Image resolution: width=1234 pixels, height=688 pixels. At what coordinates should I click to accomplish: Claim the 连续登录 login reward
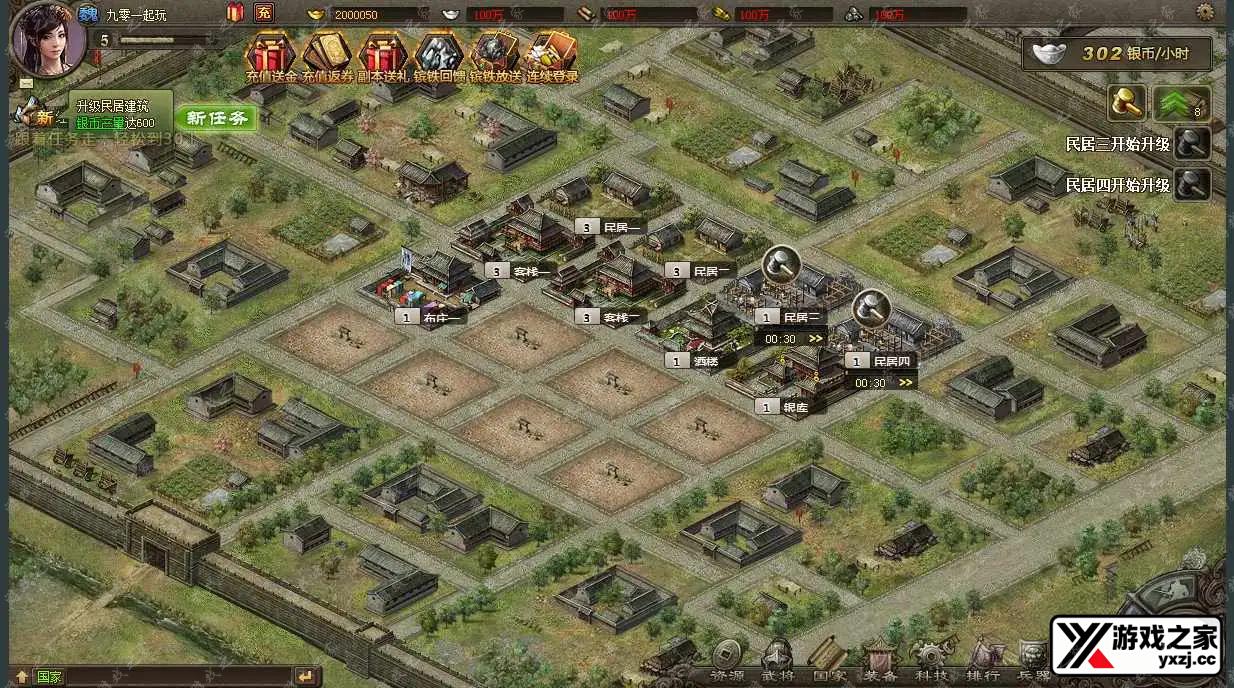pos(552,55)
